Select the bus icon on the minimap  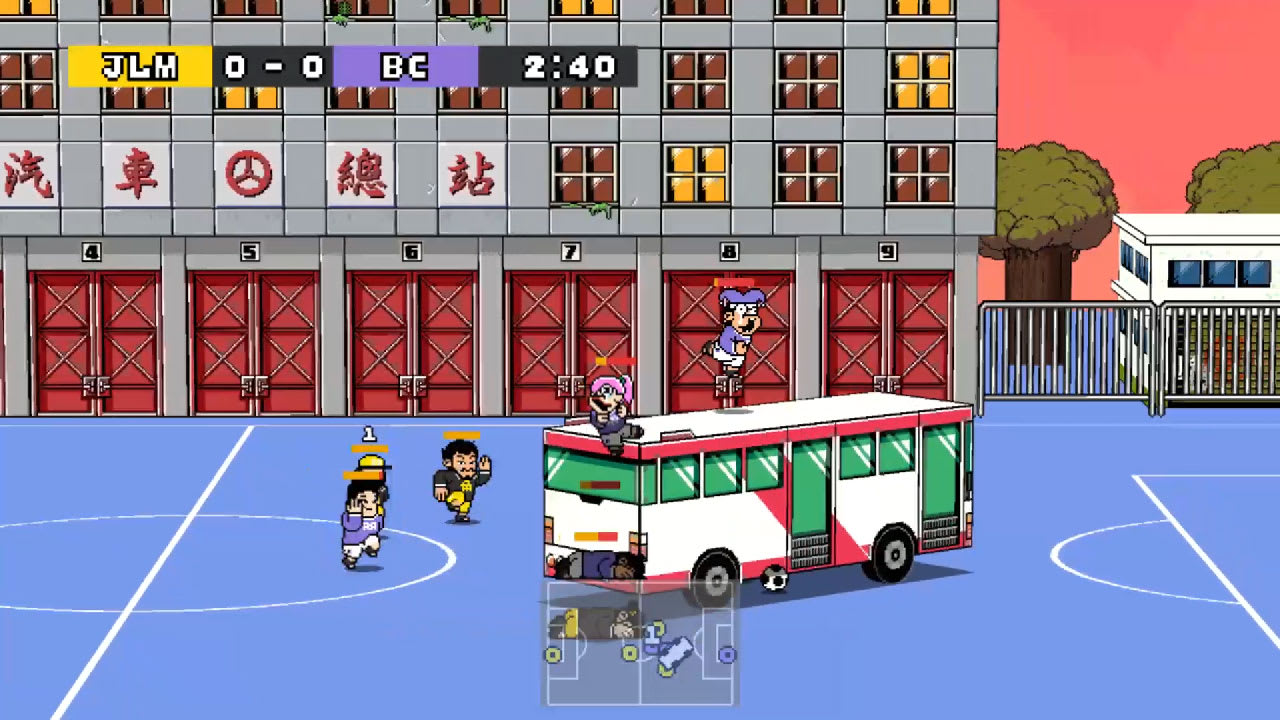675,655
